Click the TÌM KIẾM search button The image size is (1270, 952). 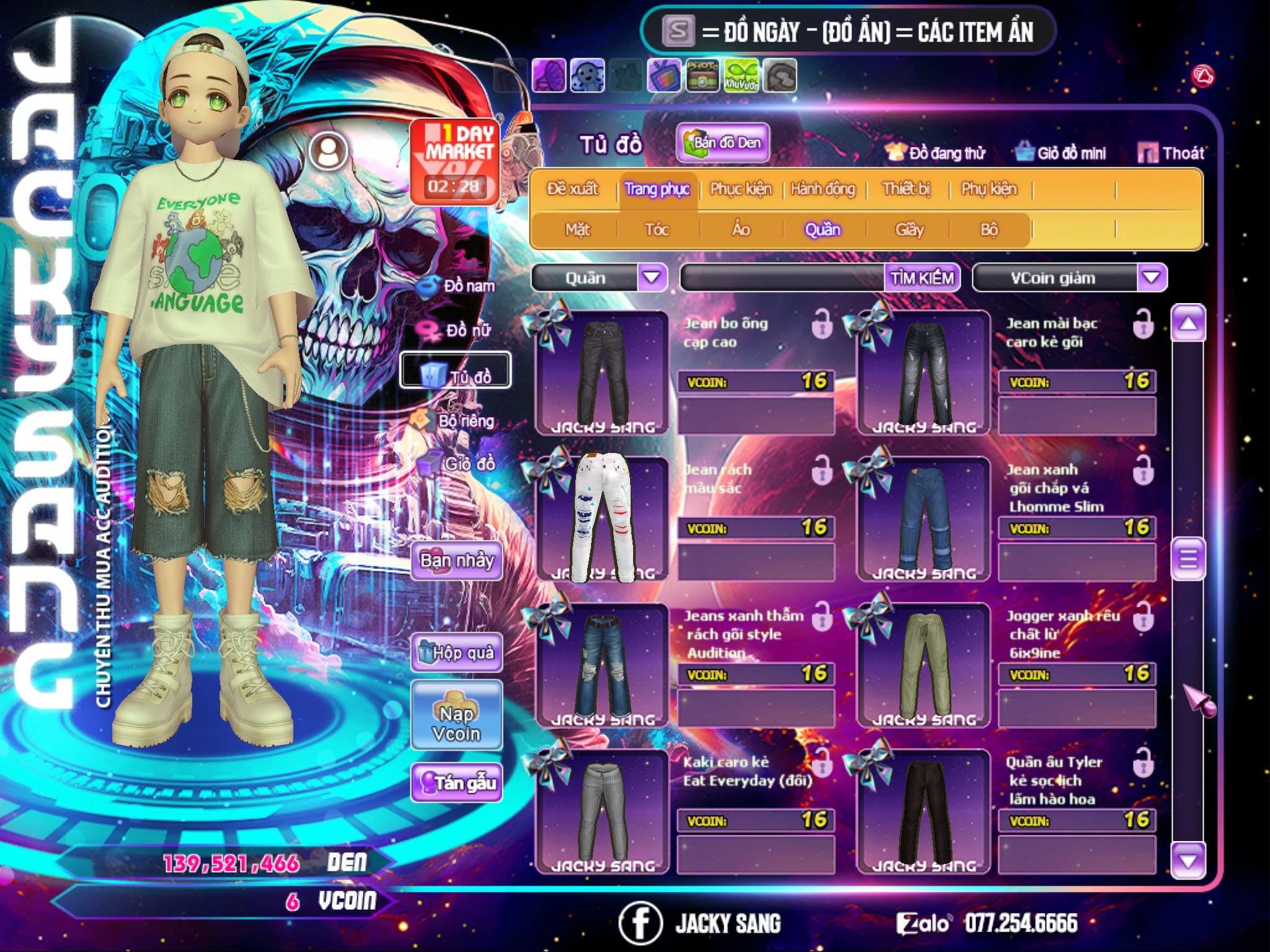click(x=922, y=278)
